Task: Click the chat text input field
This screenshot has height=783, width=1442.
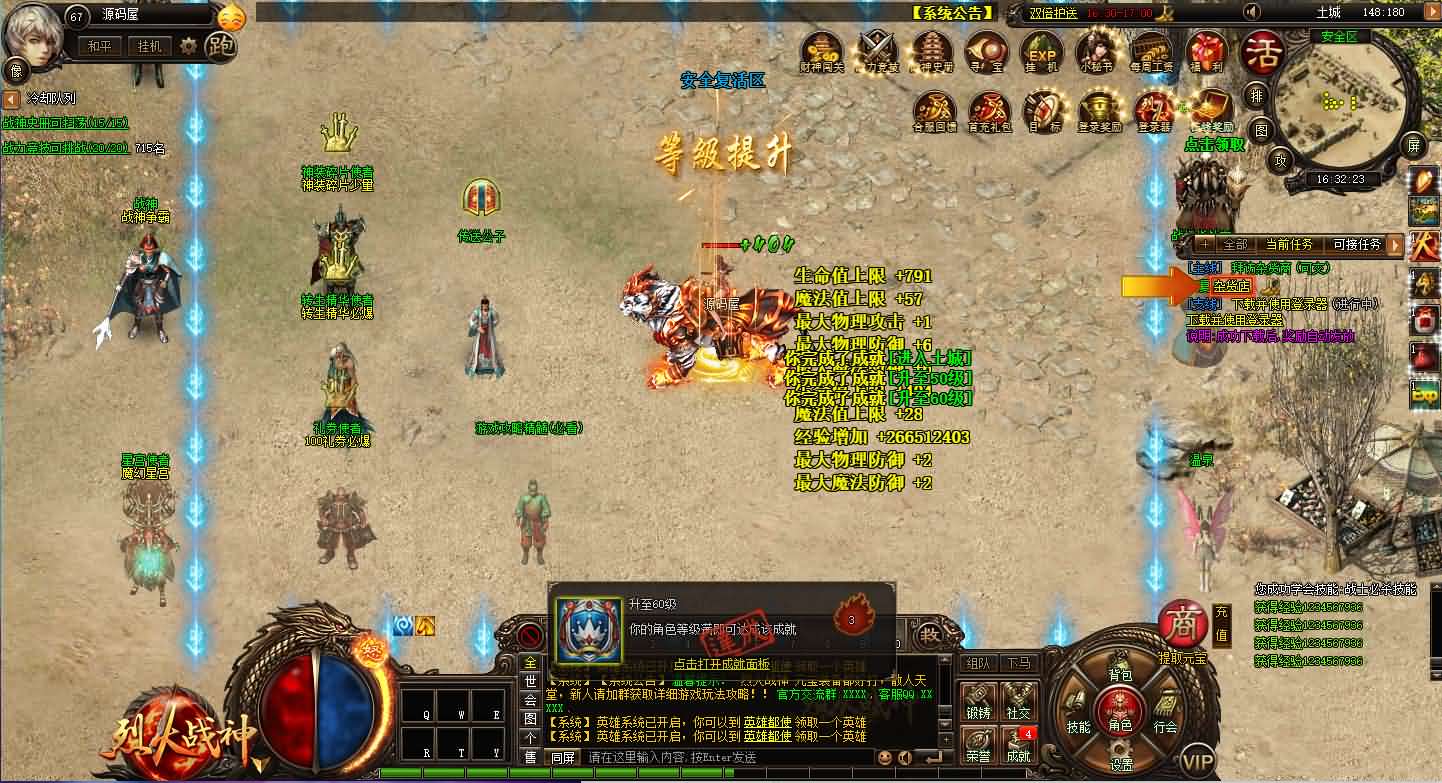Action: 720,758
